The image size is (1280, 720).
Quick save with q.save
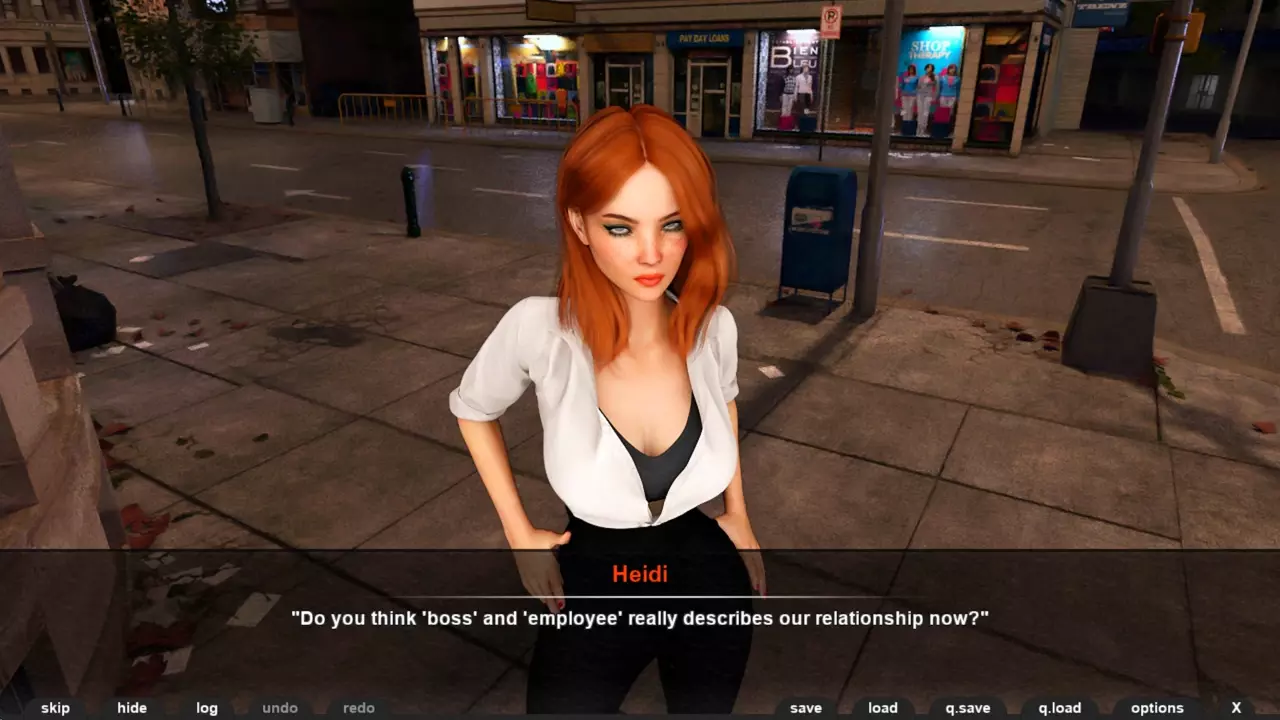pyautogui.click(x=968, y=708)
